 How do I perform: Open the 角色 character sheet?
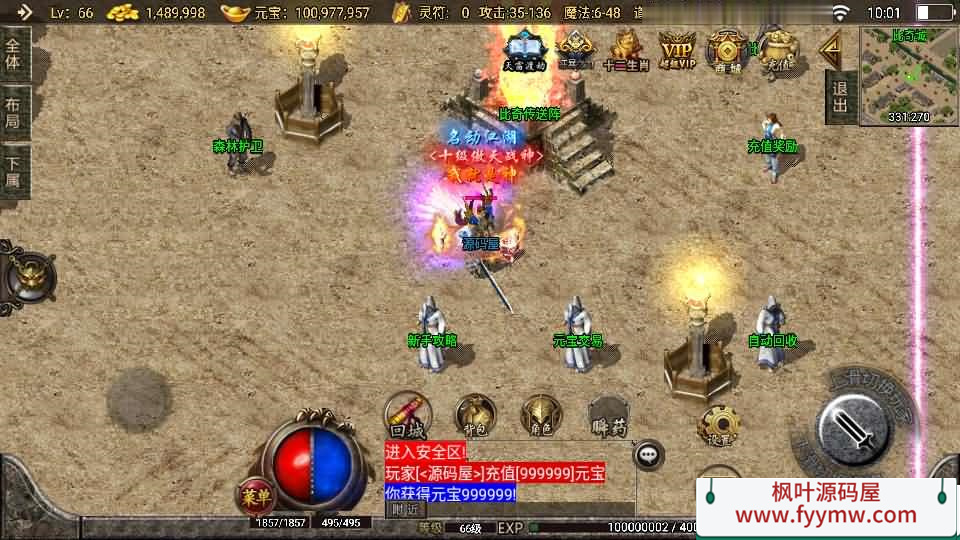click(x=541, y=414)
